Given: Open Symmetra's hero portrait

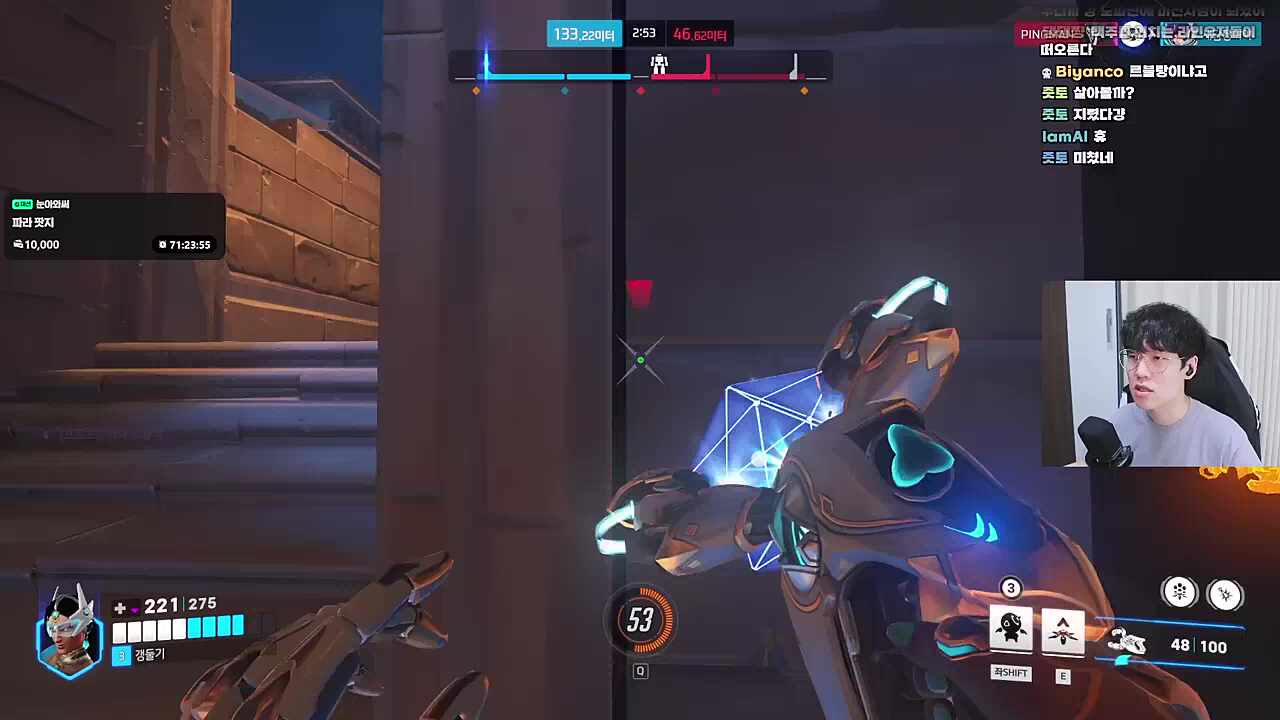Looking at the screenshot, I should tap(68, 632).
